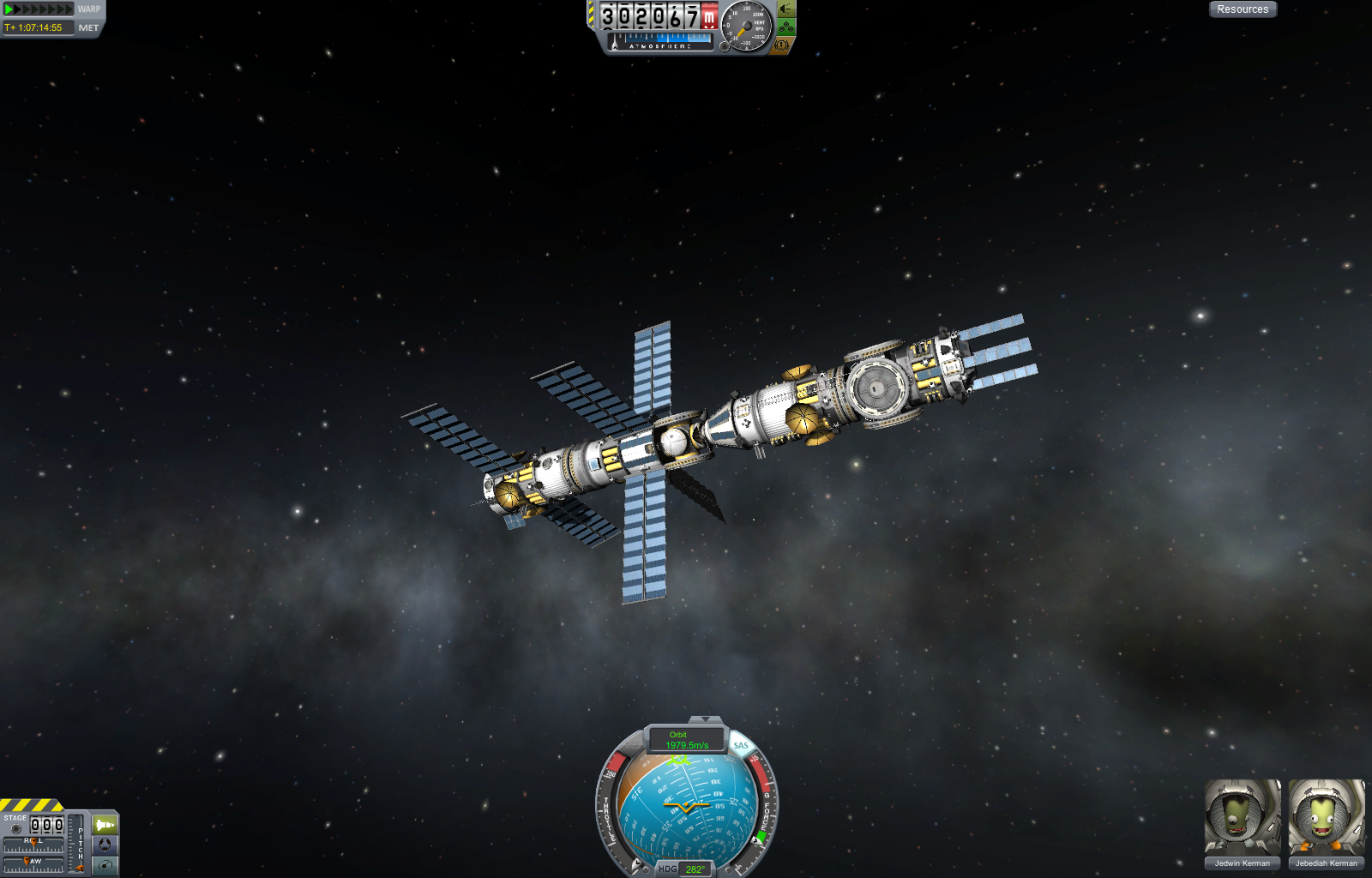Select Jedwin Kerman's crew portrait
The height and width of the screenshot is (878, 1372).
(1243, 818)
